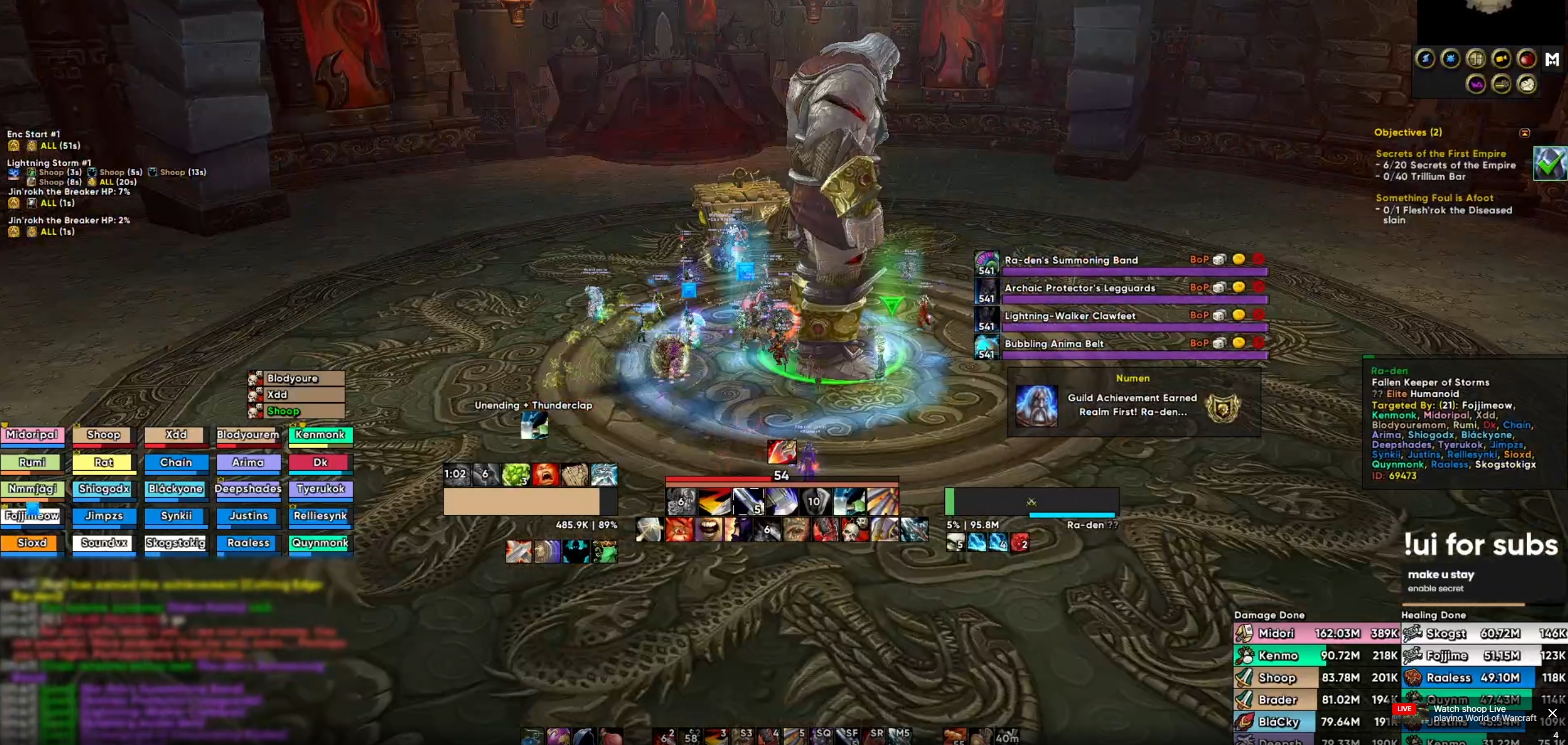Screen dimensions: 1568x745
Task: Roll Need dice on Ra-den's Summoning Band
Action: (x=1219, y=259)
